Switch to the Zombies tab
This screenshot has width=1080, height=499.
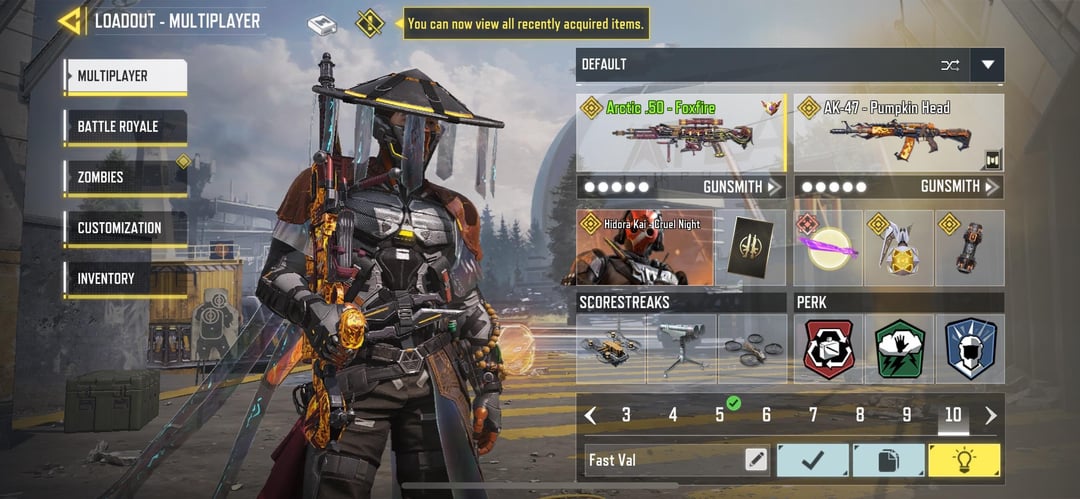click(x=124, y=178)
